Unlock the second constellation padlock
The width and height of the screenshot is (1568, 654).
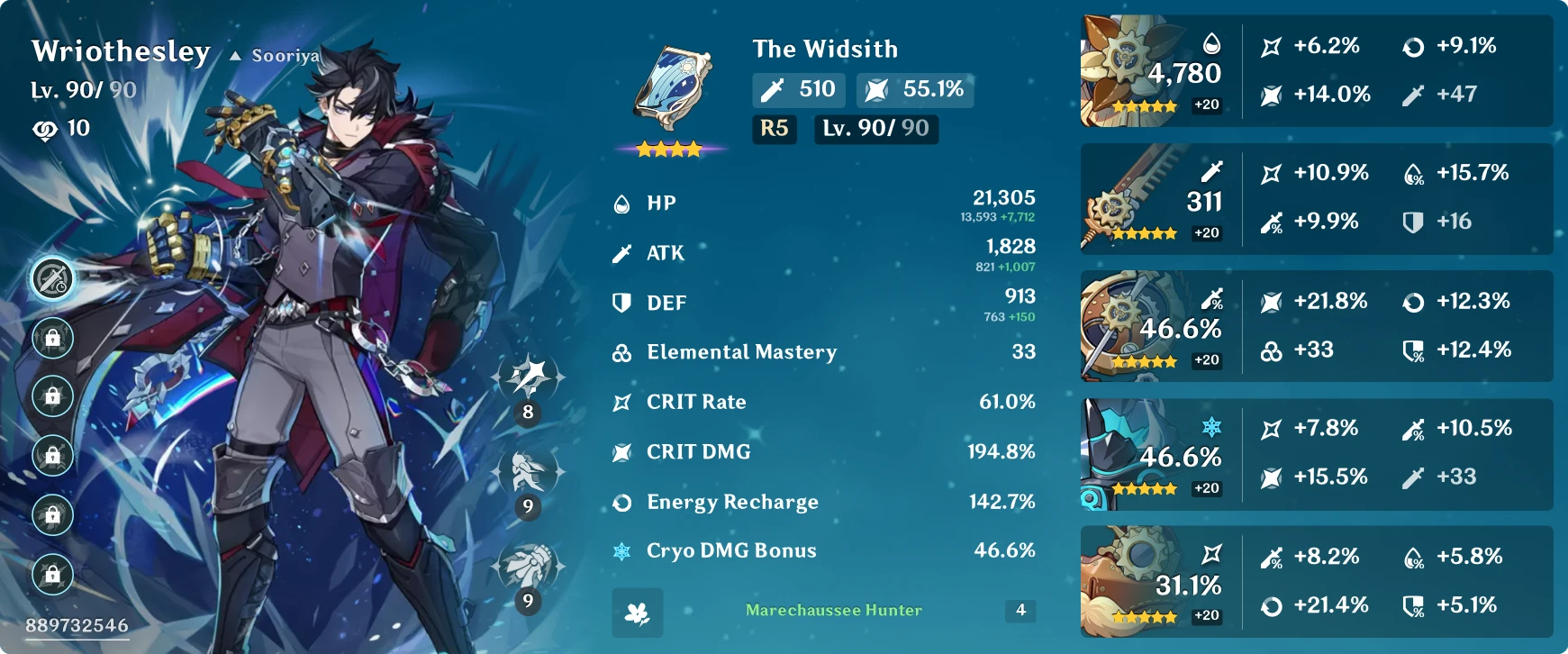[54, 340]
